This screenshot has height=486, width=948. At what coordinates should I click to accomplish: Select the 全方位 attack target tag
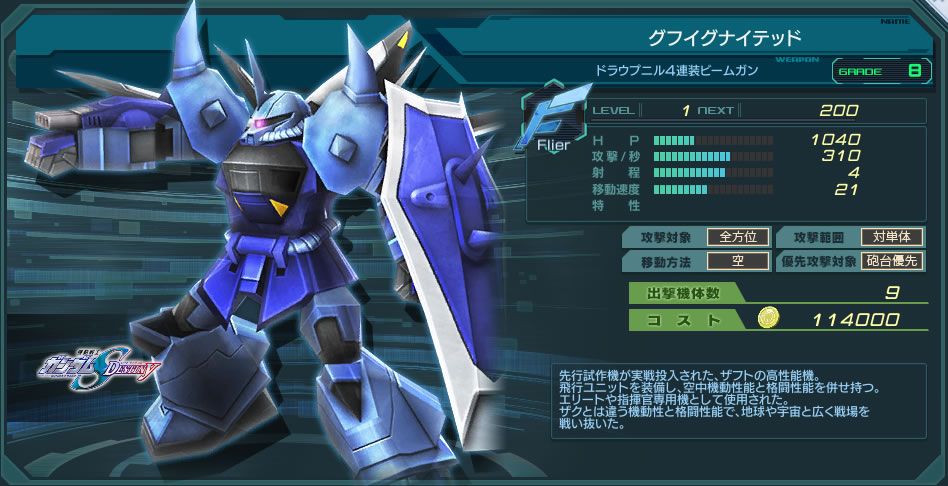coord(738,237)
